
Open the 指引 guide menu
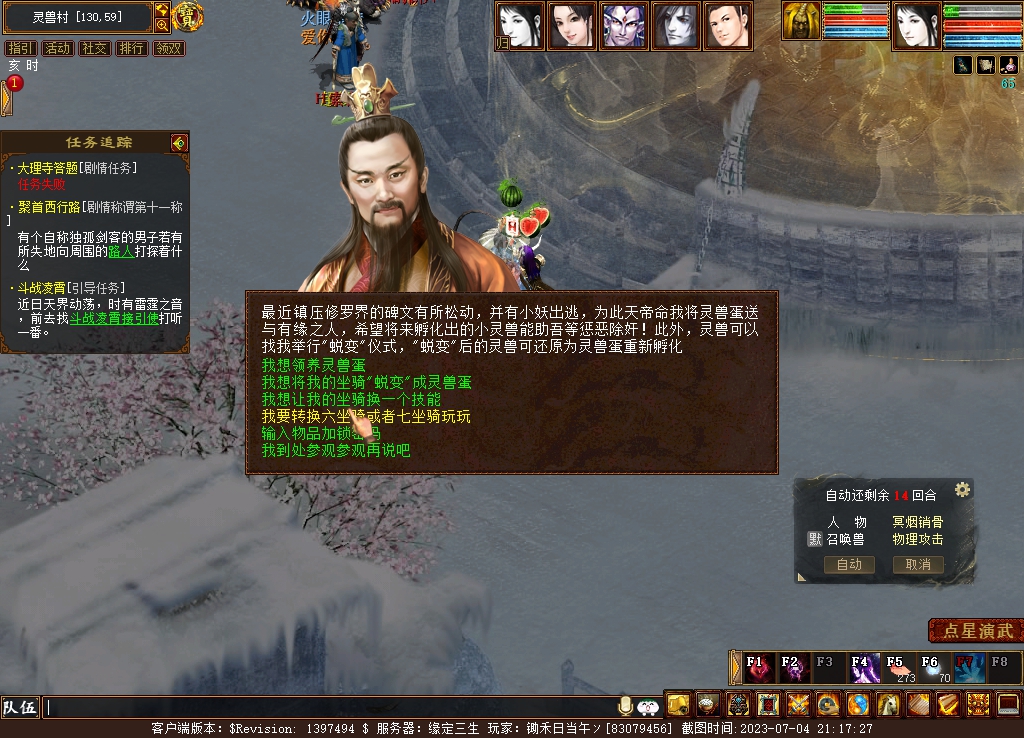(19, 48)
